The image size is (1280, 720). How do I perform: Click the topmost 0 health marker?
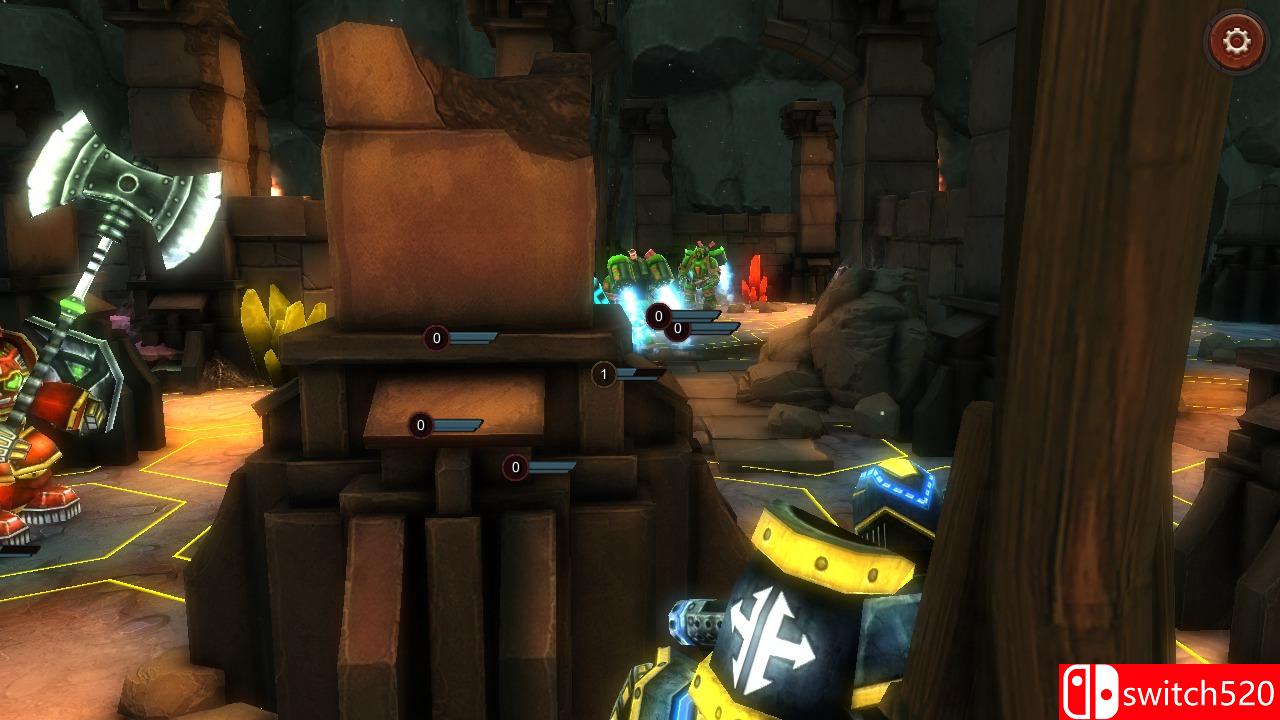pos(435,339)
